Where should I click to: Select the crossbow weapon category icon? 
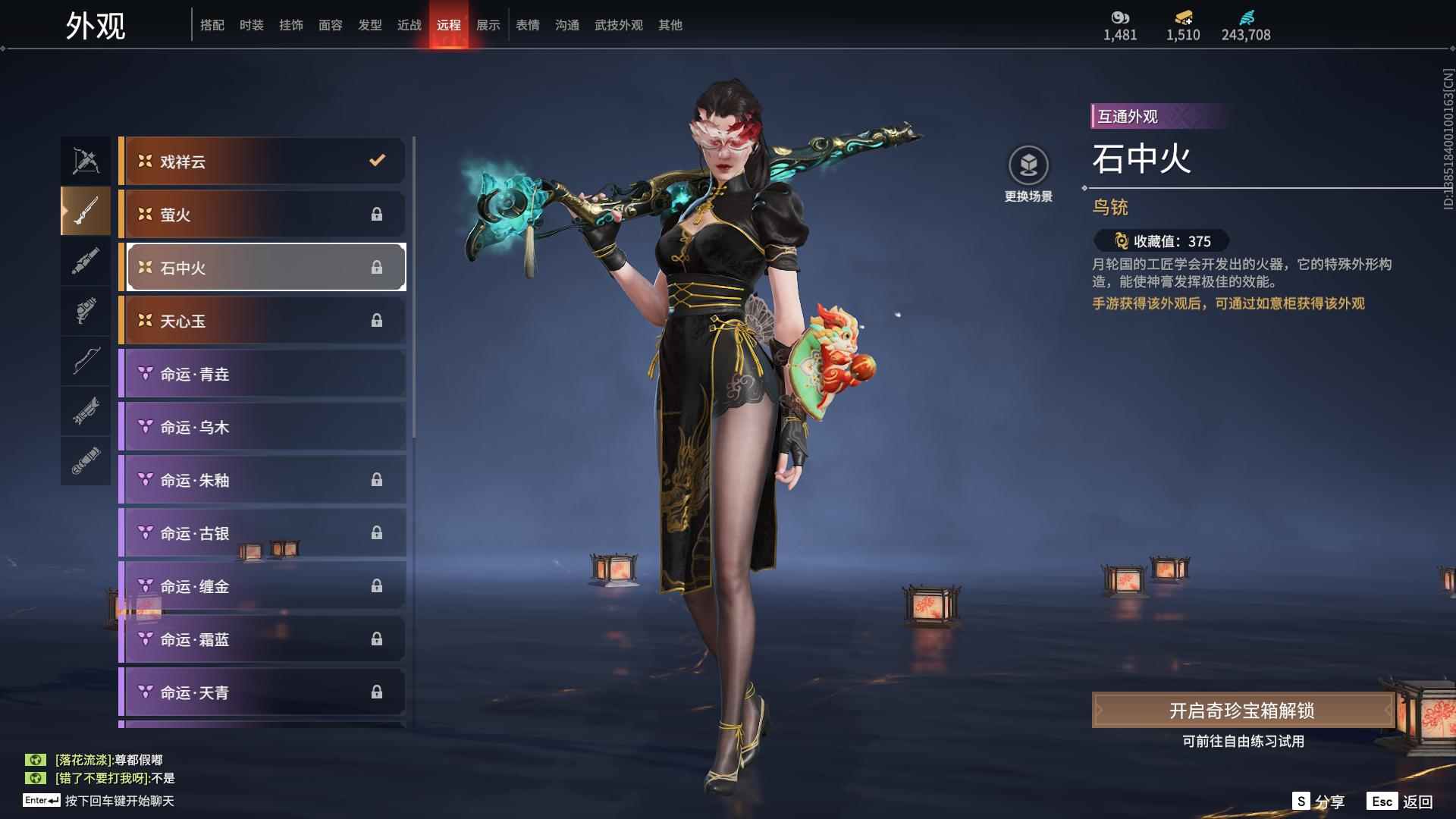point(86,161)
